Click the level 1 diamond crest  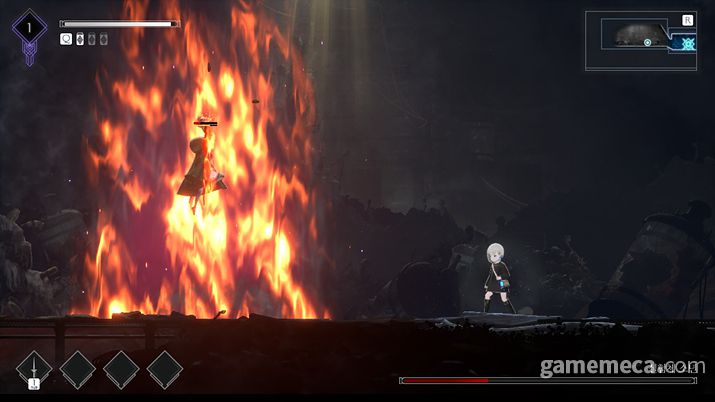(29, 30)
